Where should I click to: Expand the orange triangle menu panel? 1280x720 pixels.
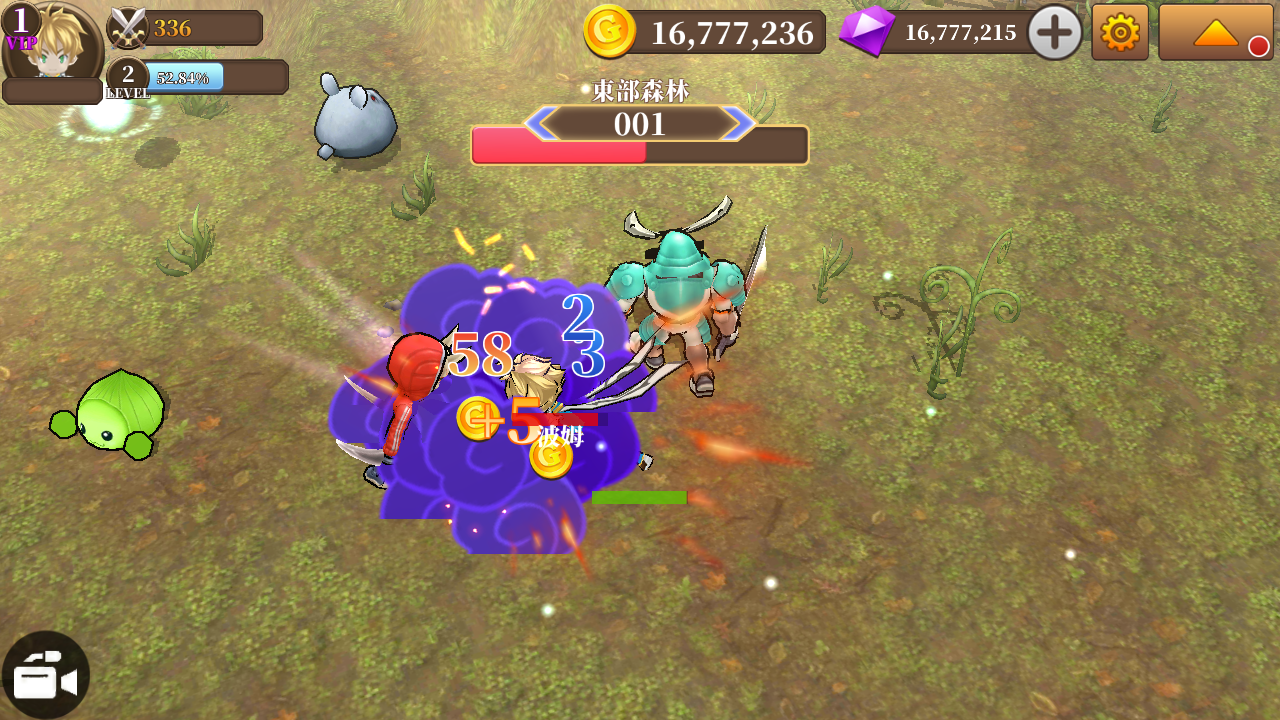click(x=1215, y=33)
